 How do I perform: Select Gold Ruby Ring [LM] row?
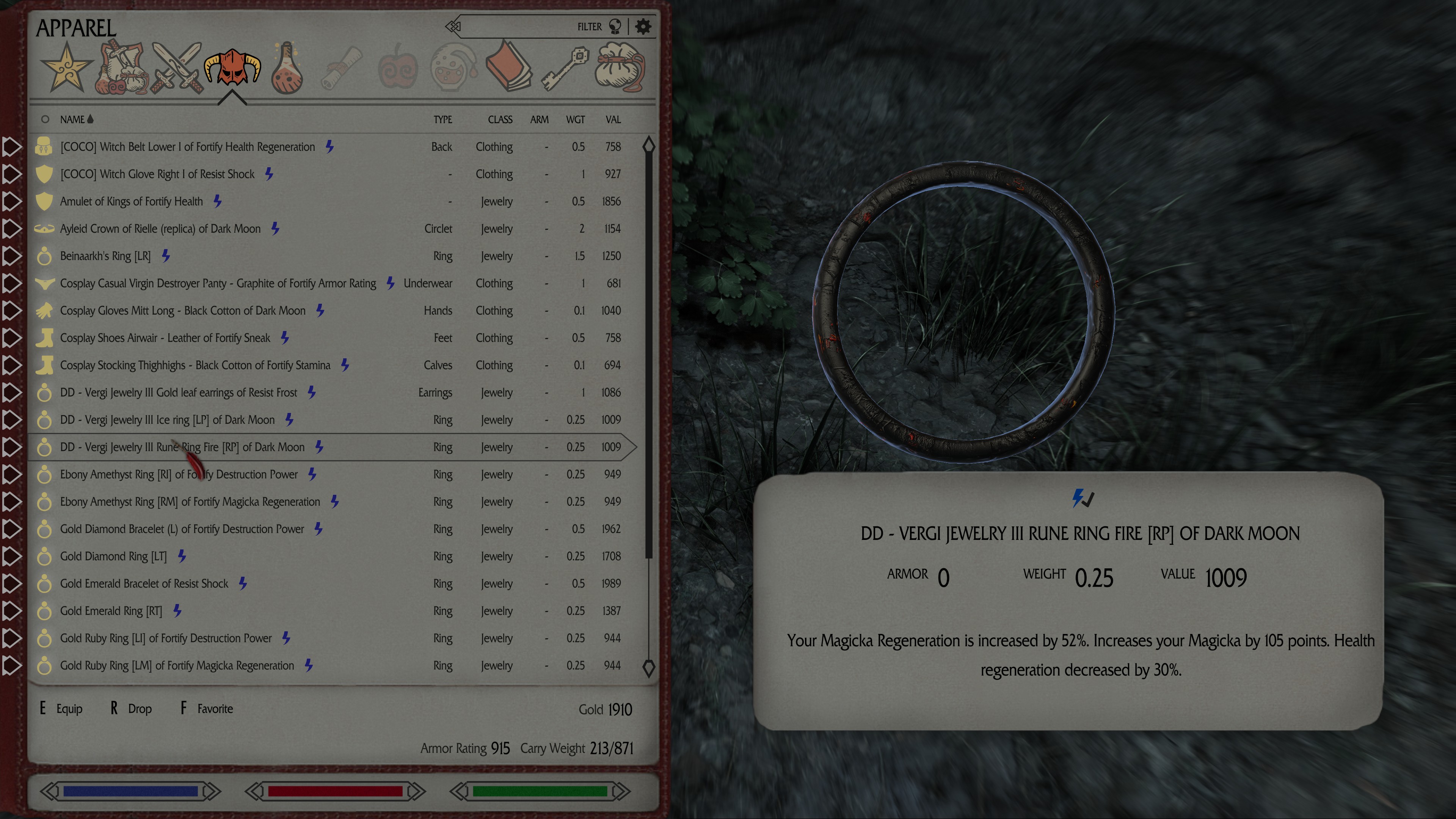tap(177, 666)
